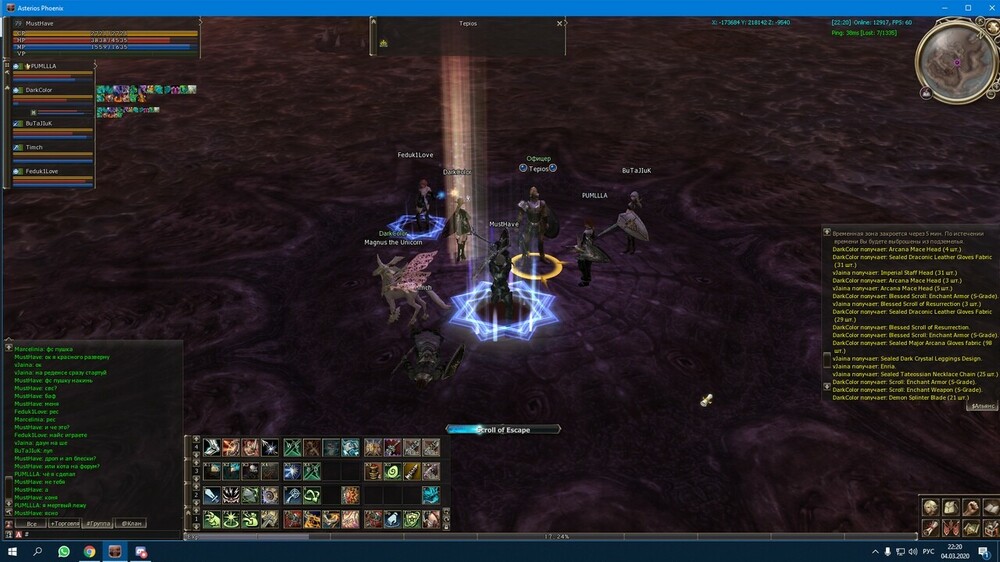Open the @Клан chat tab

click(131, 523)
